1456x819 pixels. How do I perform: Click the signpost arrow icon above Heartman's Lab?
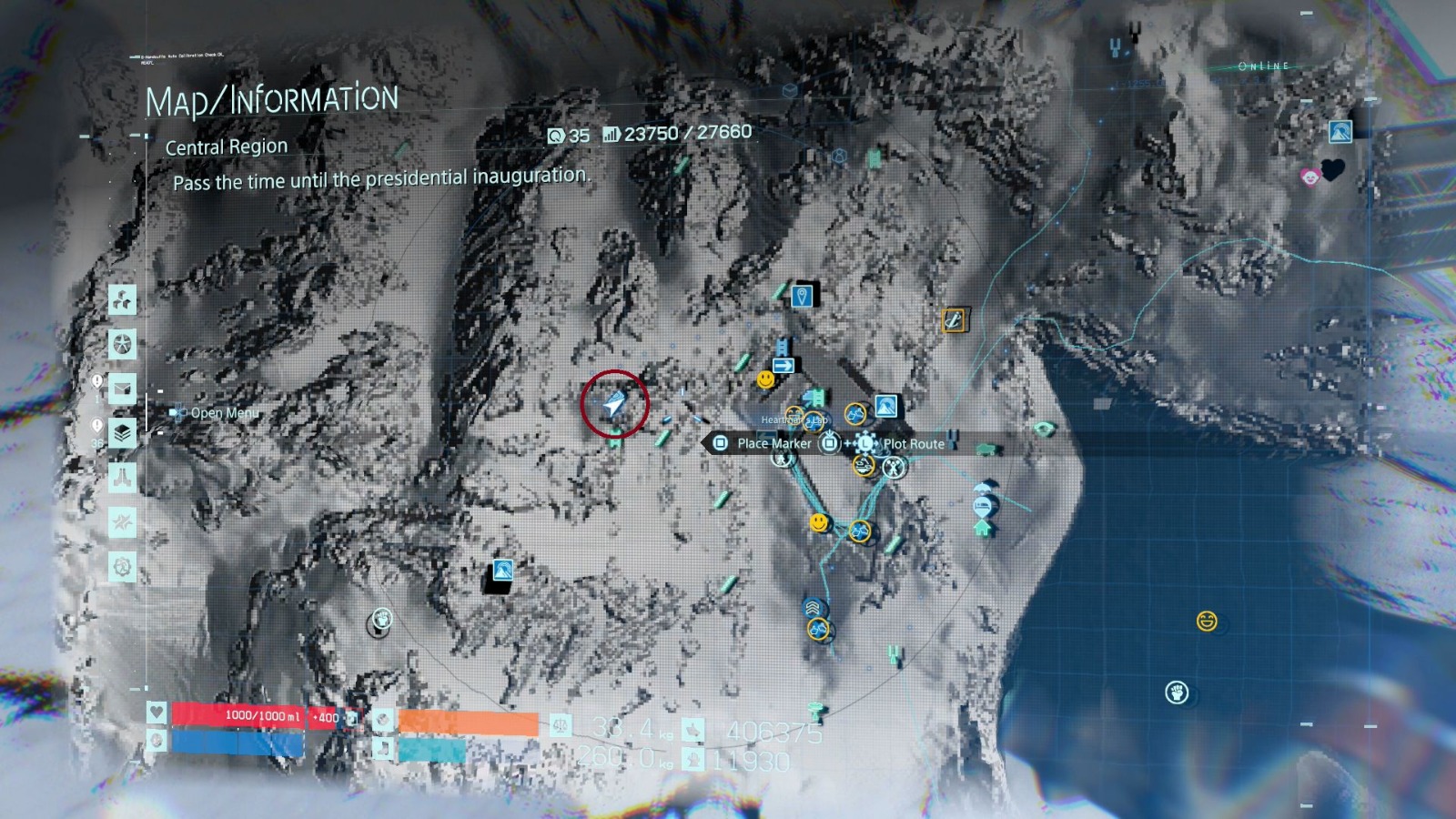tap(784, 365)
